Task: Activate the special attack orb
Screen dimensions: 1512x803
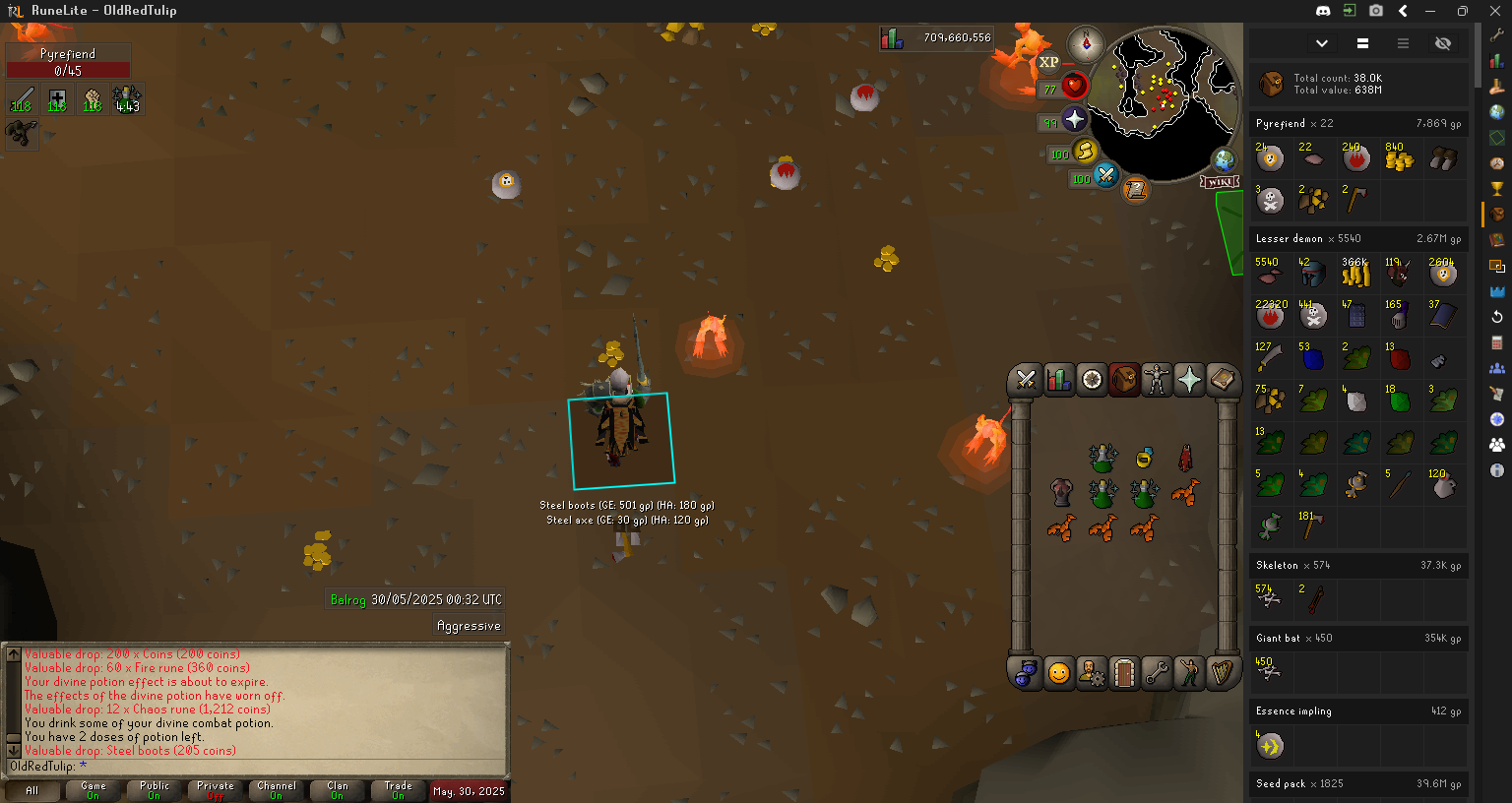Action: point(1106,176)
